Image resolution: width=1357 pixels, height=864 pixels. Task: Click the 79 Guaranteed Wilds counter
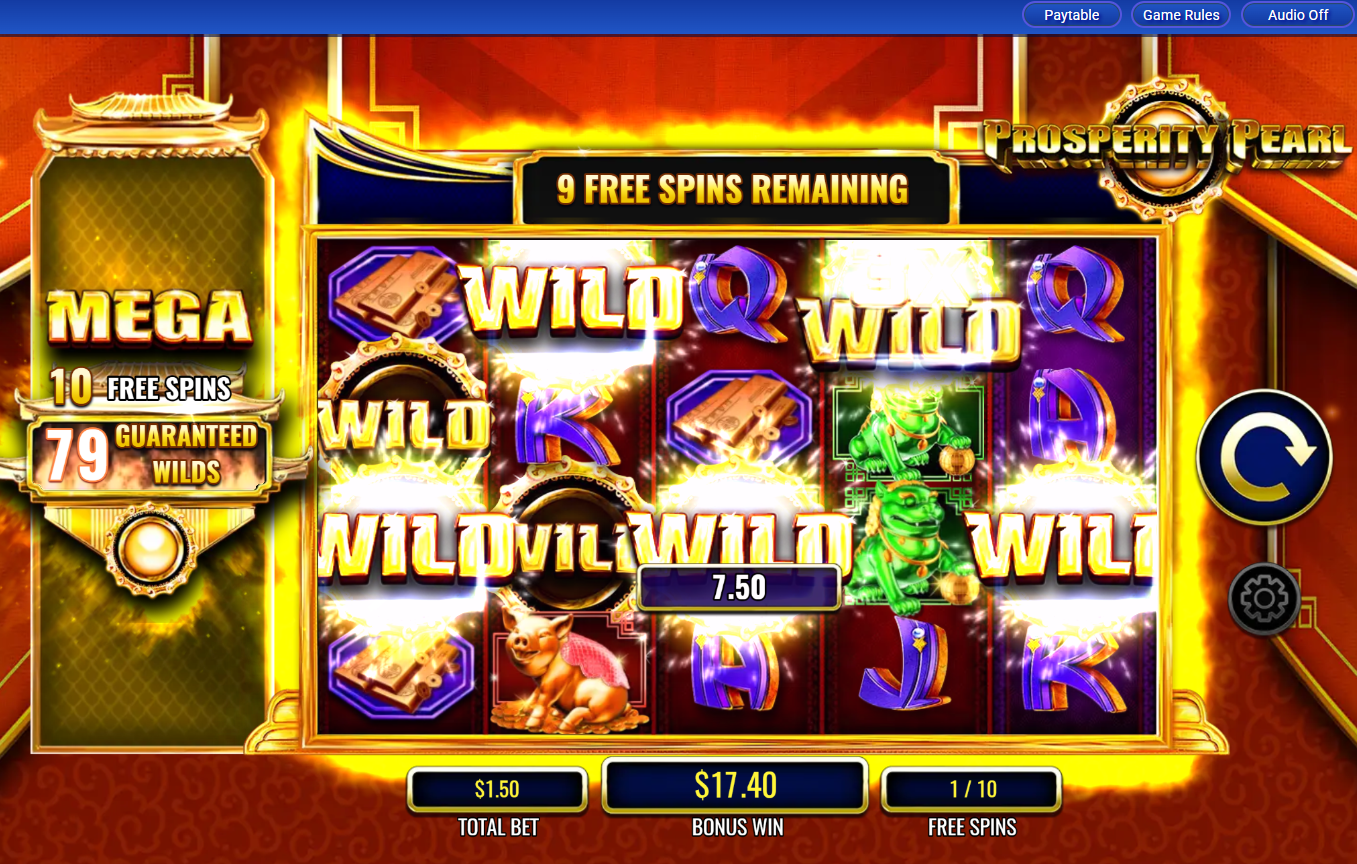point(152,452)
